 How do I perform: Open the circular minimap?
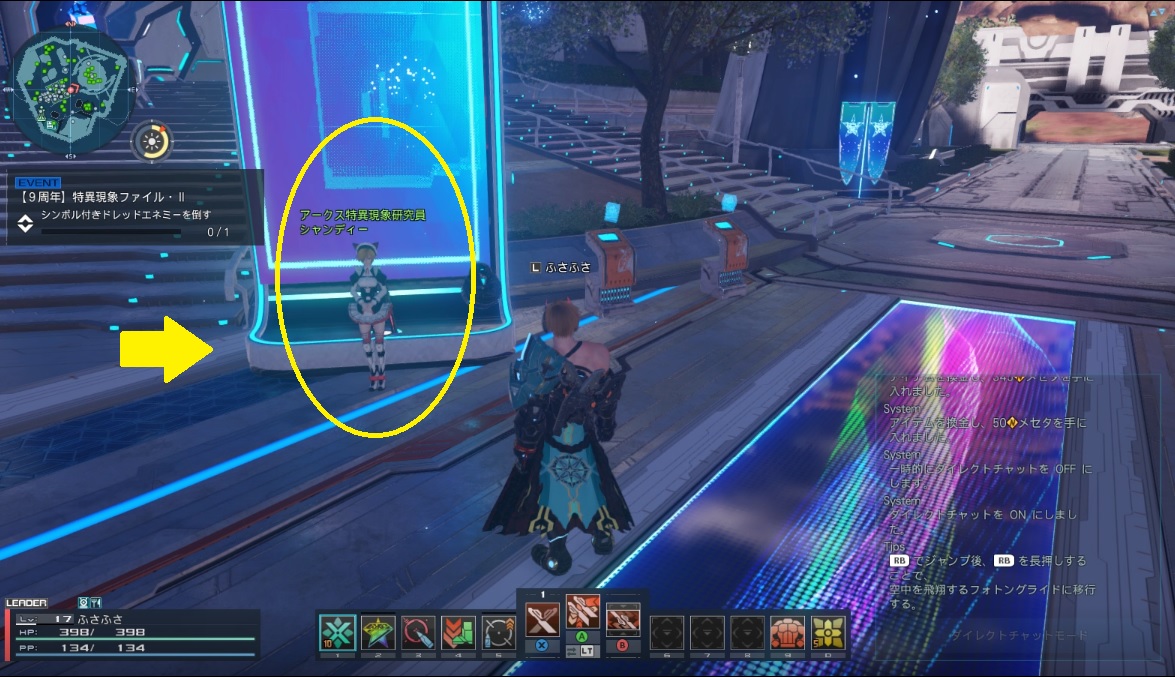tap(72, 80)
